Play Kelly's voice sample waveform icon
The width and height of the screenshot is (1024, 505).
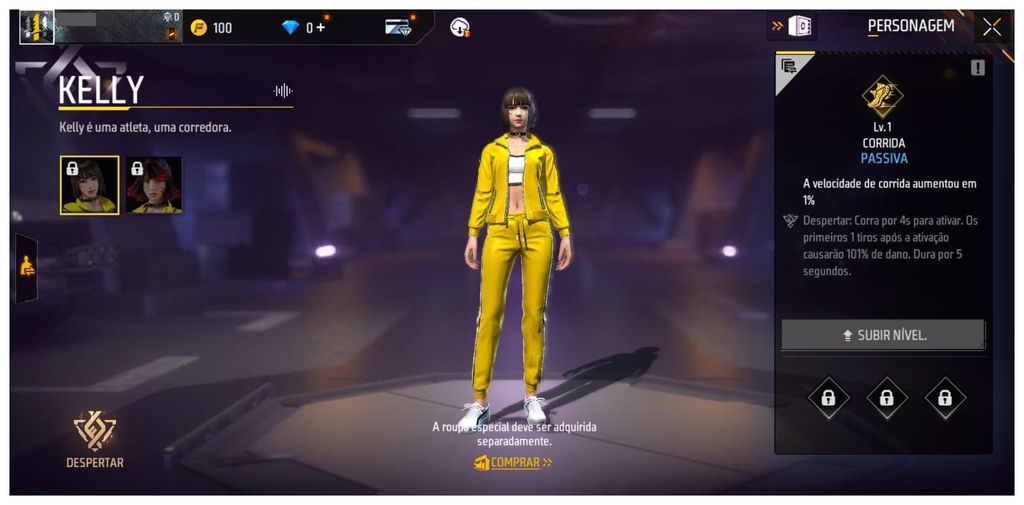click(x=282, y=91)
